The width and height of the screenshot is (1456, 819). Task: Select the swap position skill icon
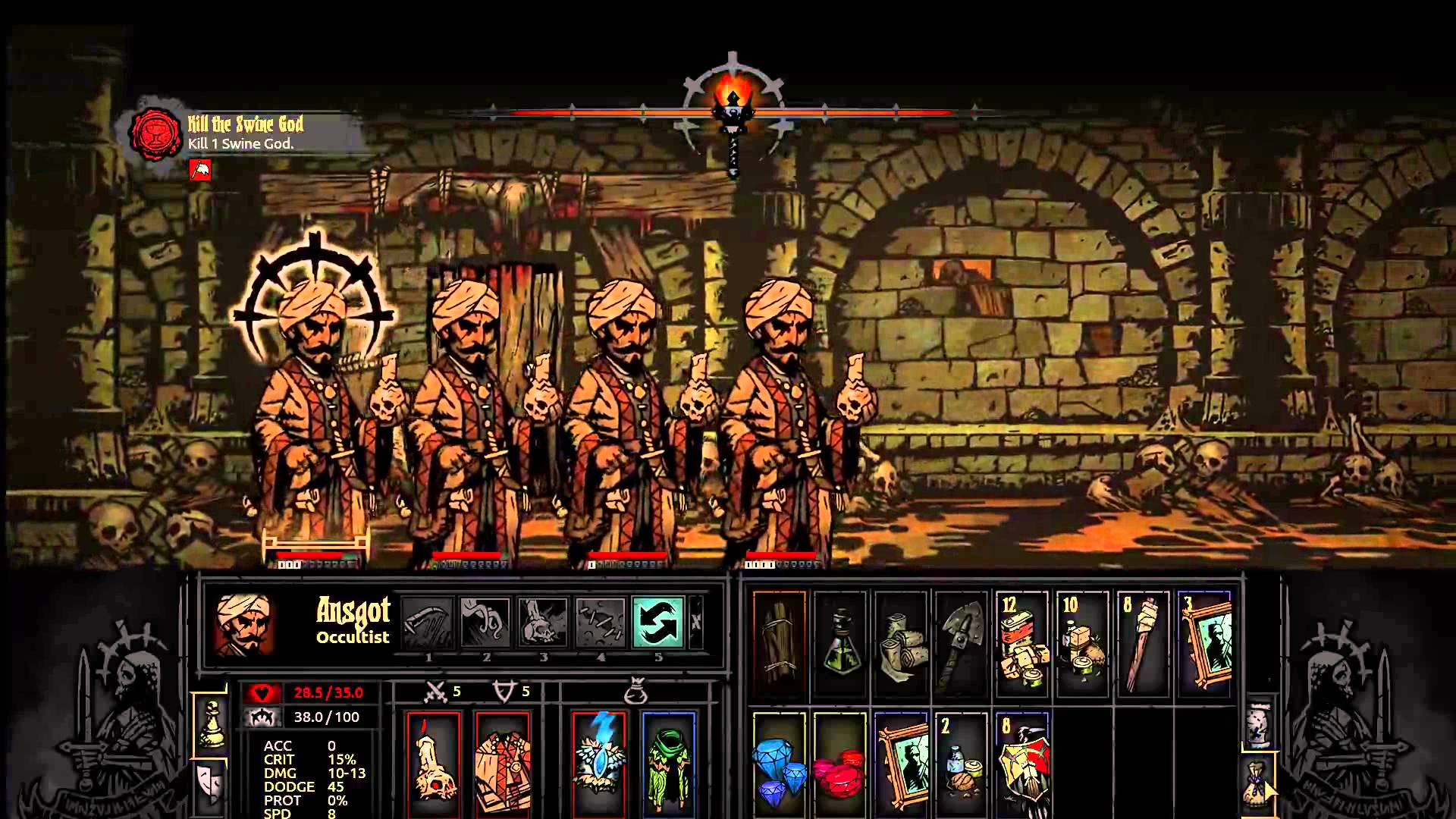point(657,623)
